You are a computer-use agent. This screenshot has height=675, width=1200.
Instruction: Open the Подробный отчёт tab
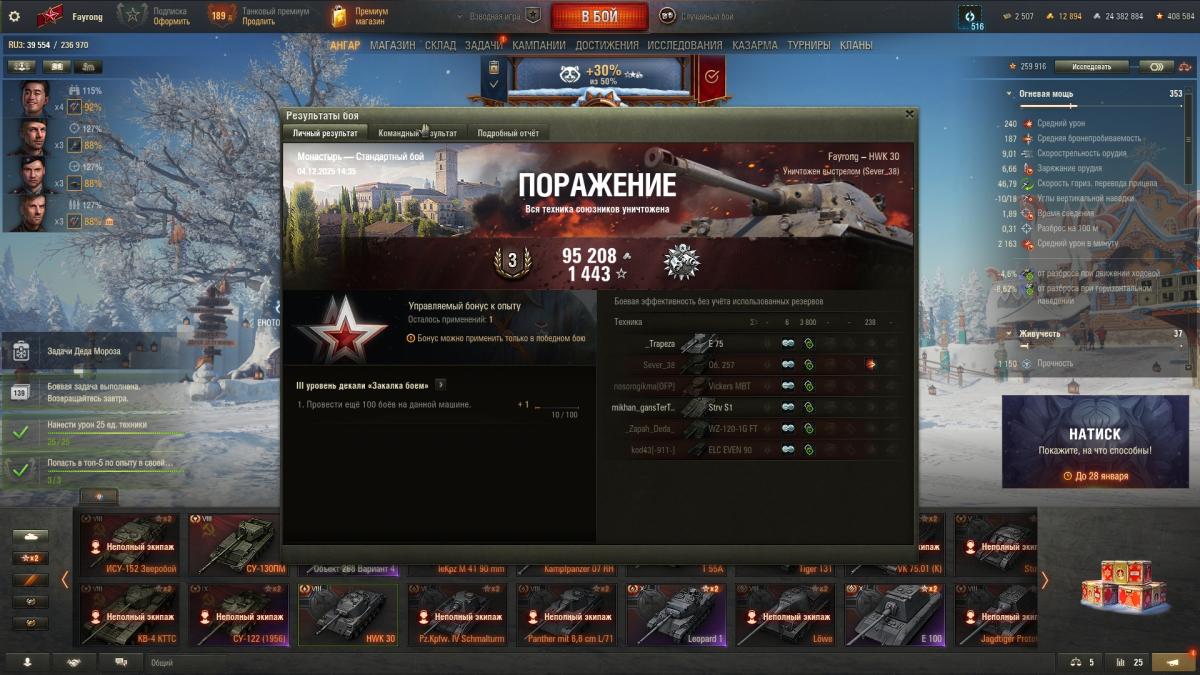(507, 133)
